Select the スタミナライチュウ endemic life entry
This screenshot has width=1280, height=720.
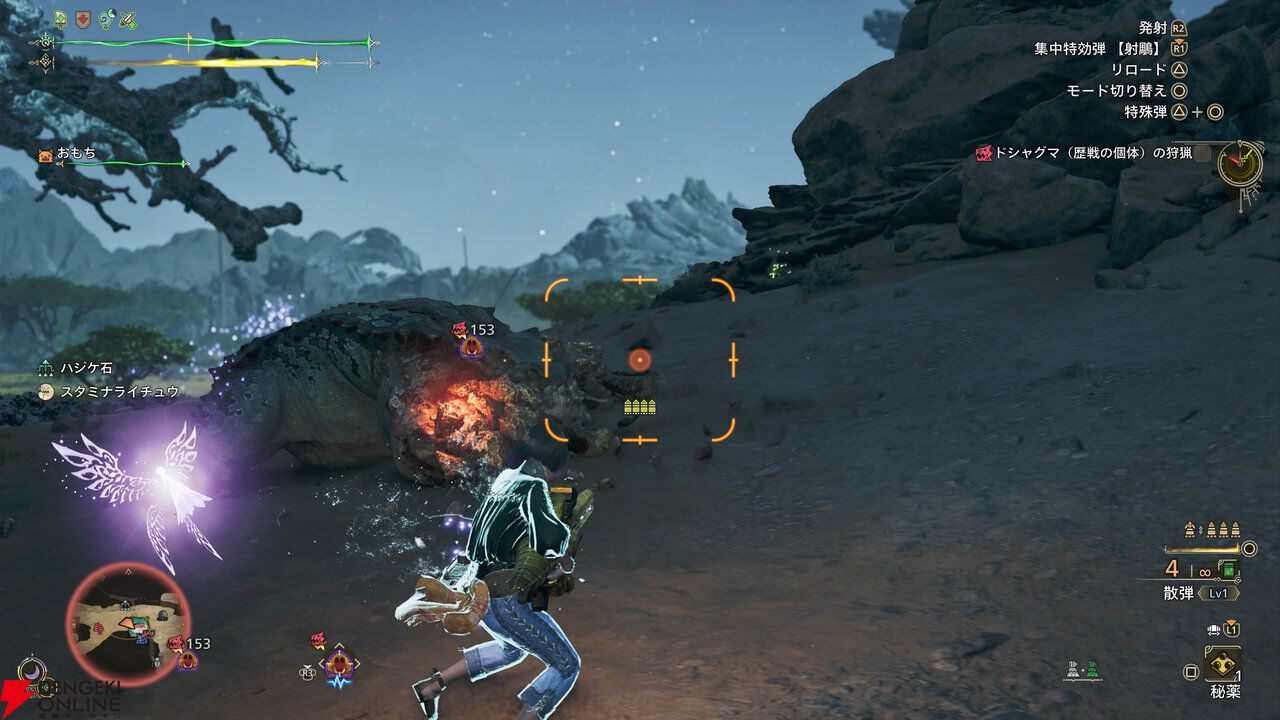click(110, 392)
